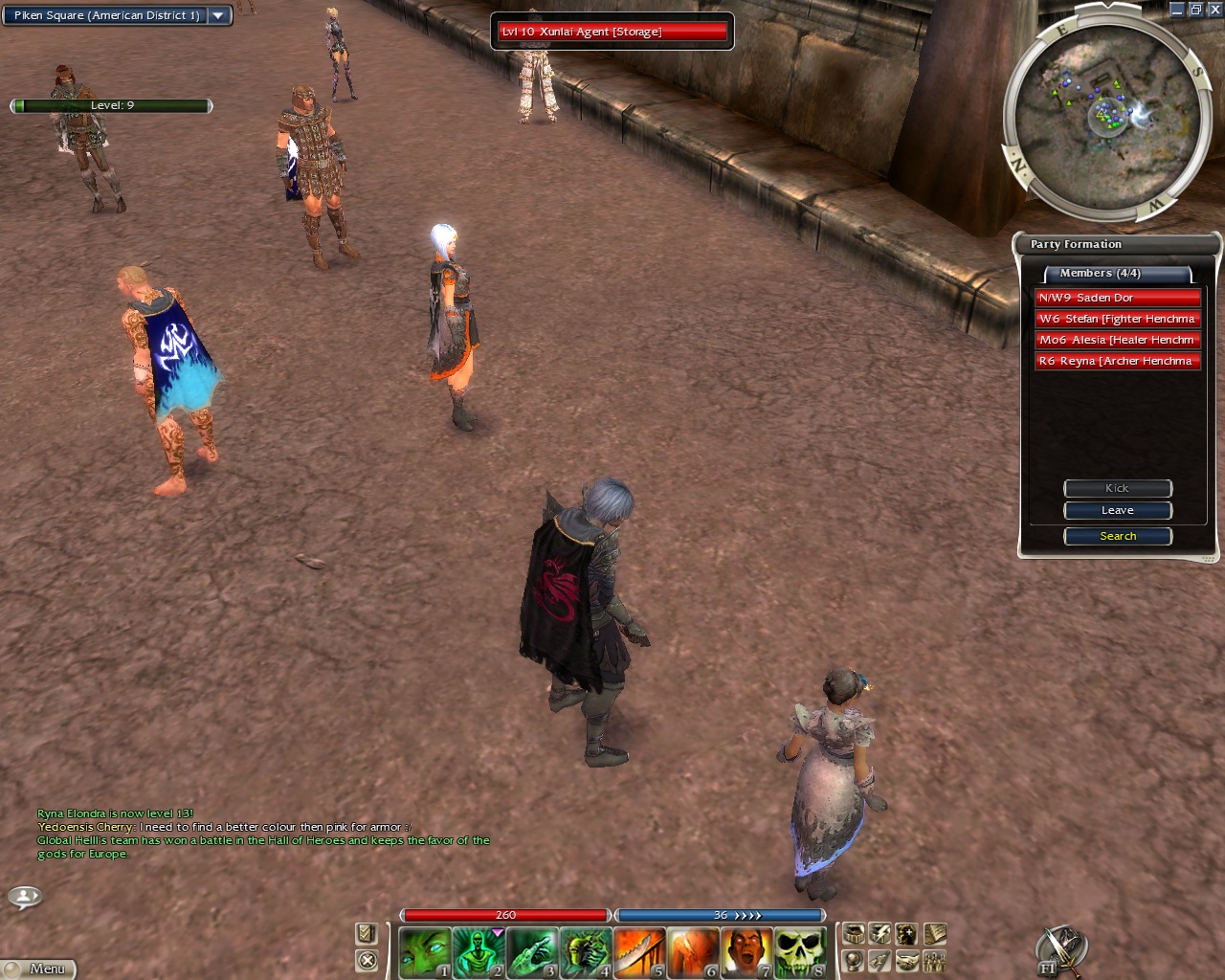Select party member Saden Dor
Screen dimensions: 1225x980
click(1117, 298)
